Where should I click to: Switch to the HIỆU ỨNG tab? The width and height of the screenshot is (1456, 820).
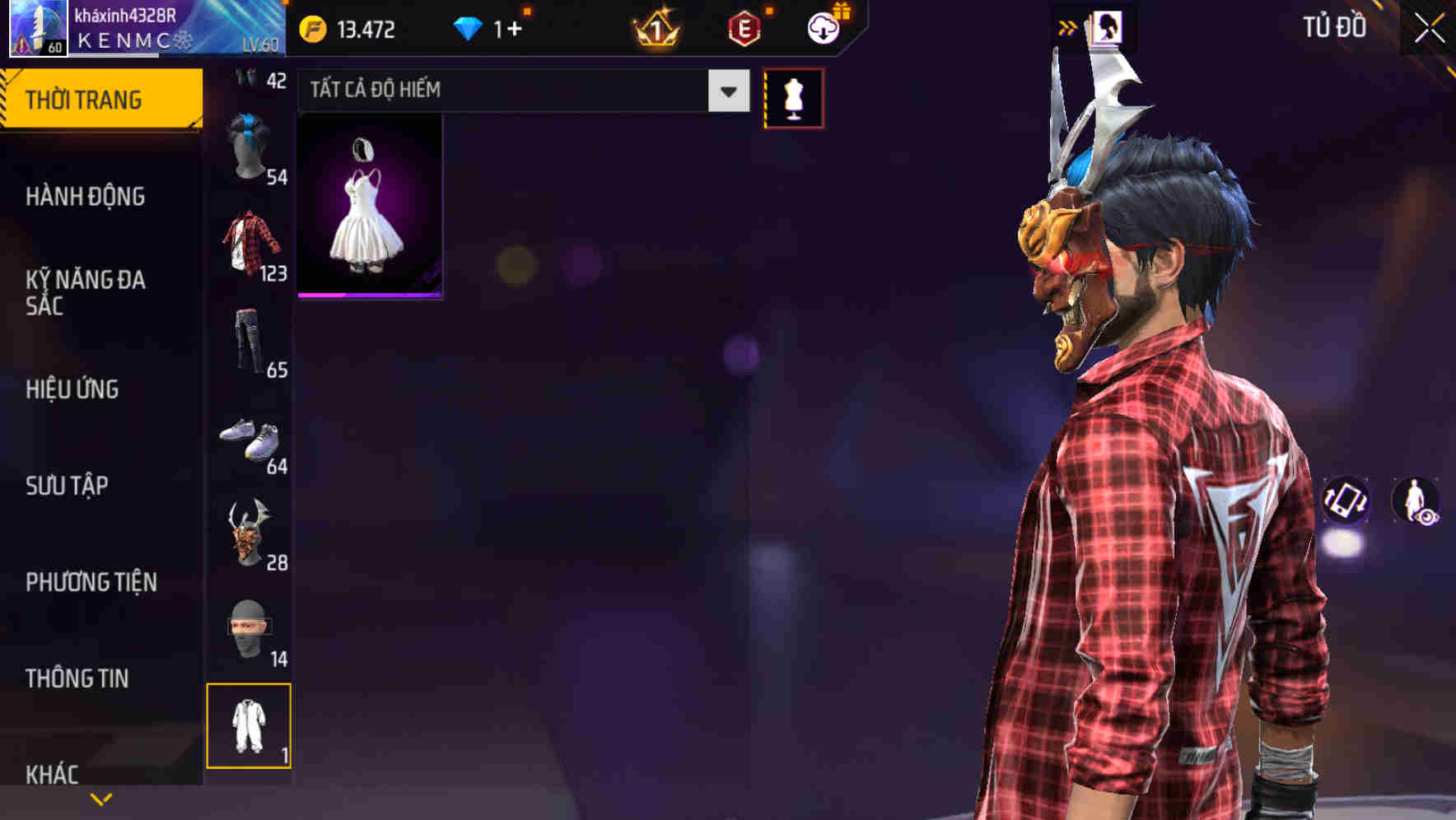tap(72, 389)
